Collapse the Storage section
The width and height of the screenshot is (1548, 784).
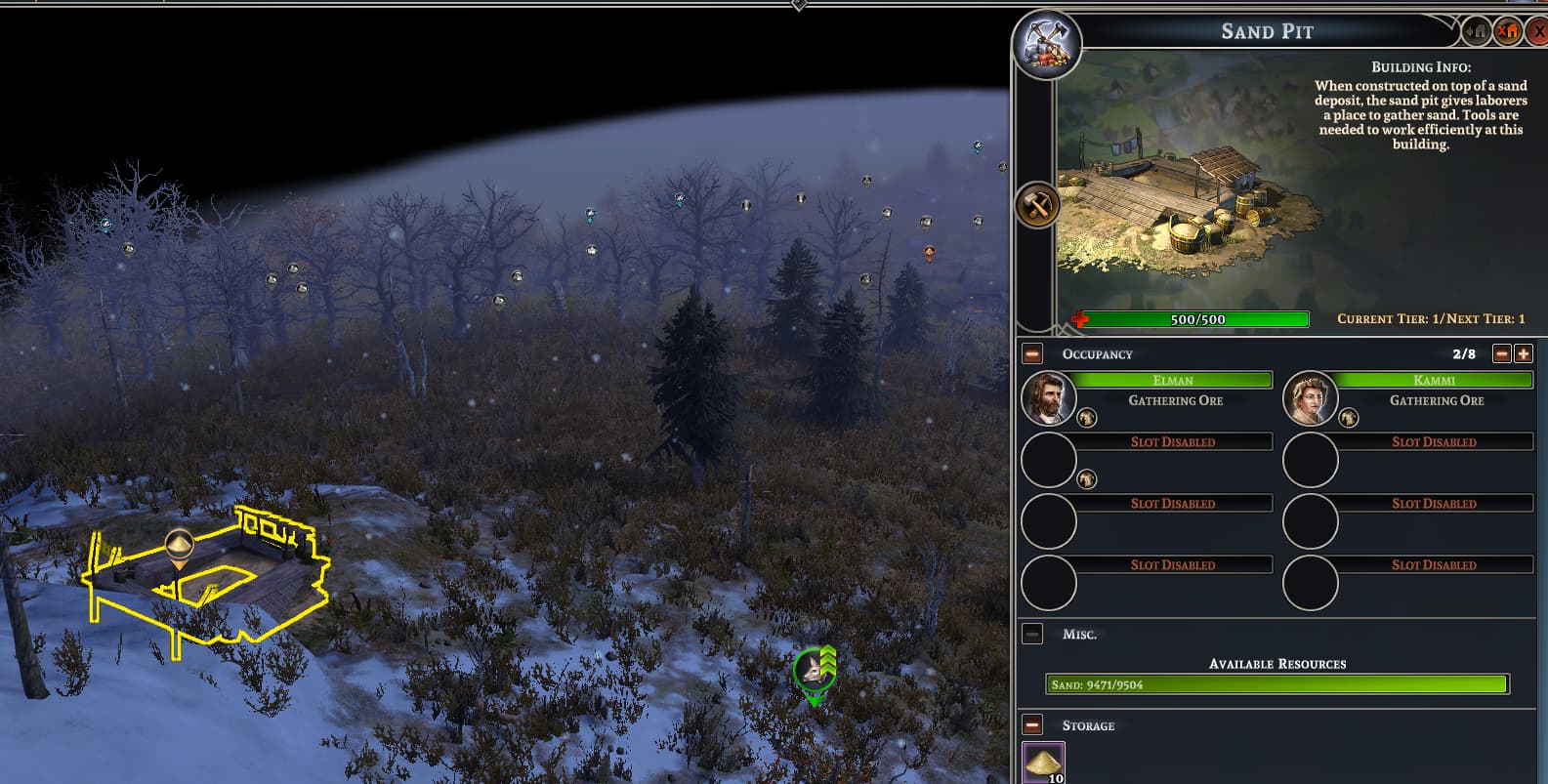[x=1032, y=725]
